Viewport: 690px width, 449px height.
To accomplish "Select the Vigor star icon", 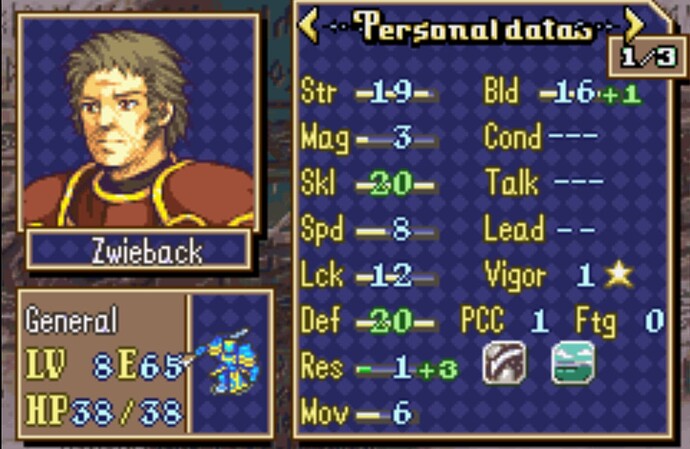I will 619,275.
